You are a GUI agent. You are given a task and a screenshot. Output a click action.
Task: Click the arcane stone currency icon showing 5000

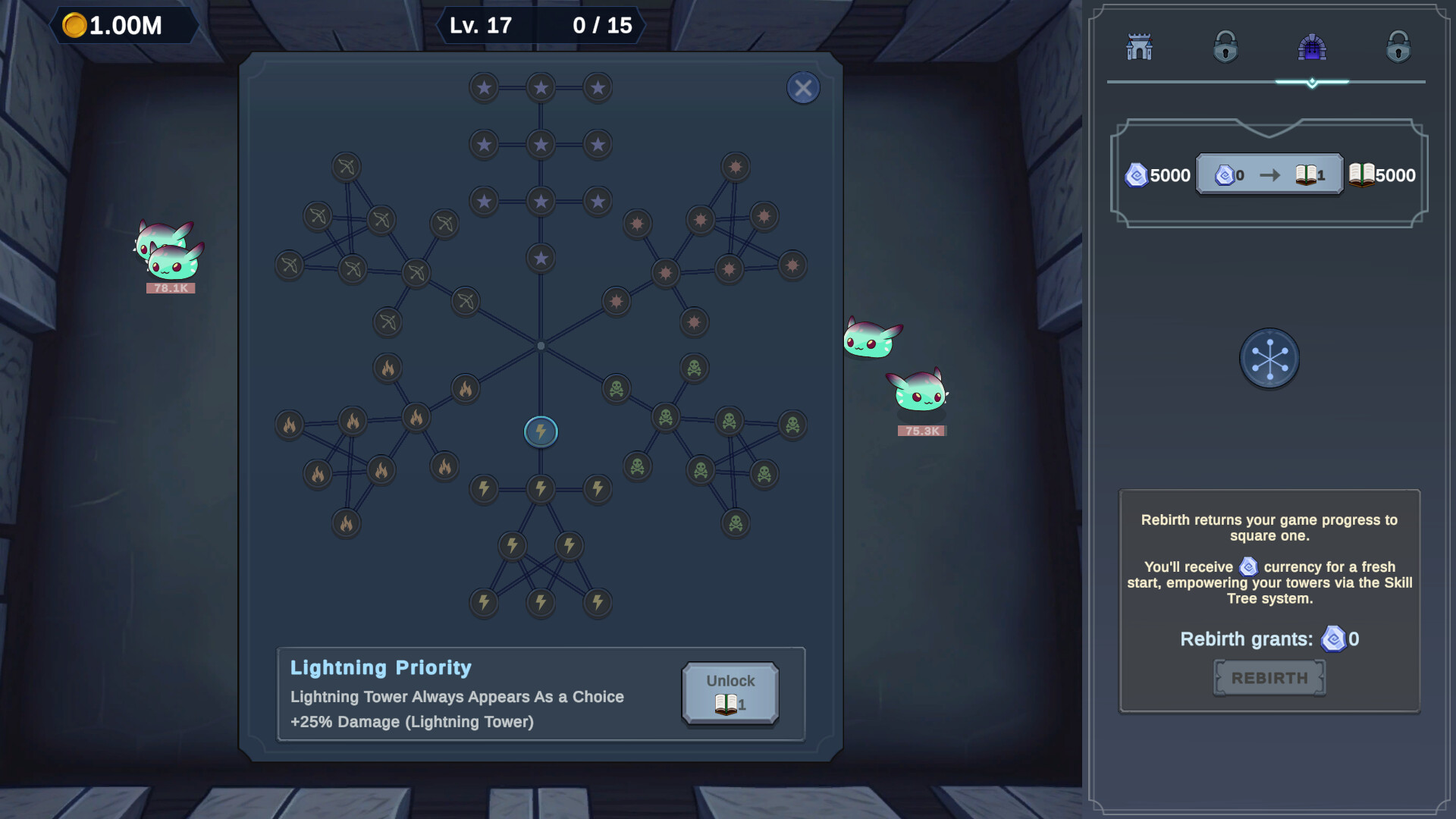tap(1136, 174)
